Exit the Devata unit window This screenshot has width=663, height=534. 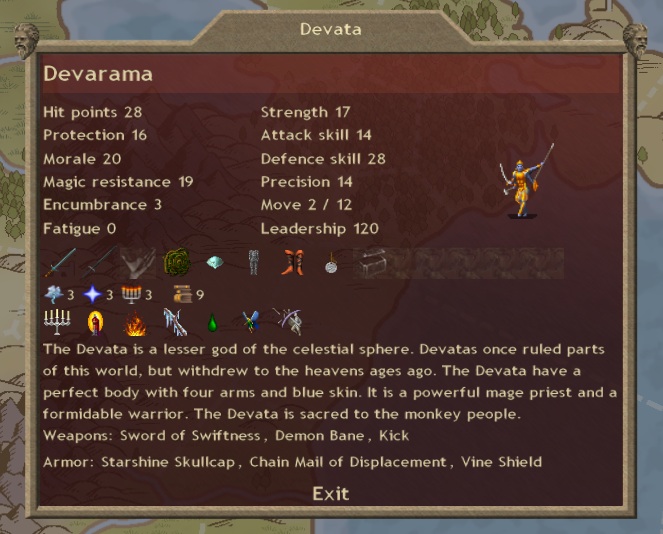330,493
